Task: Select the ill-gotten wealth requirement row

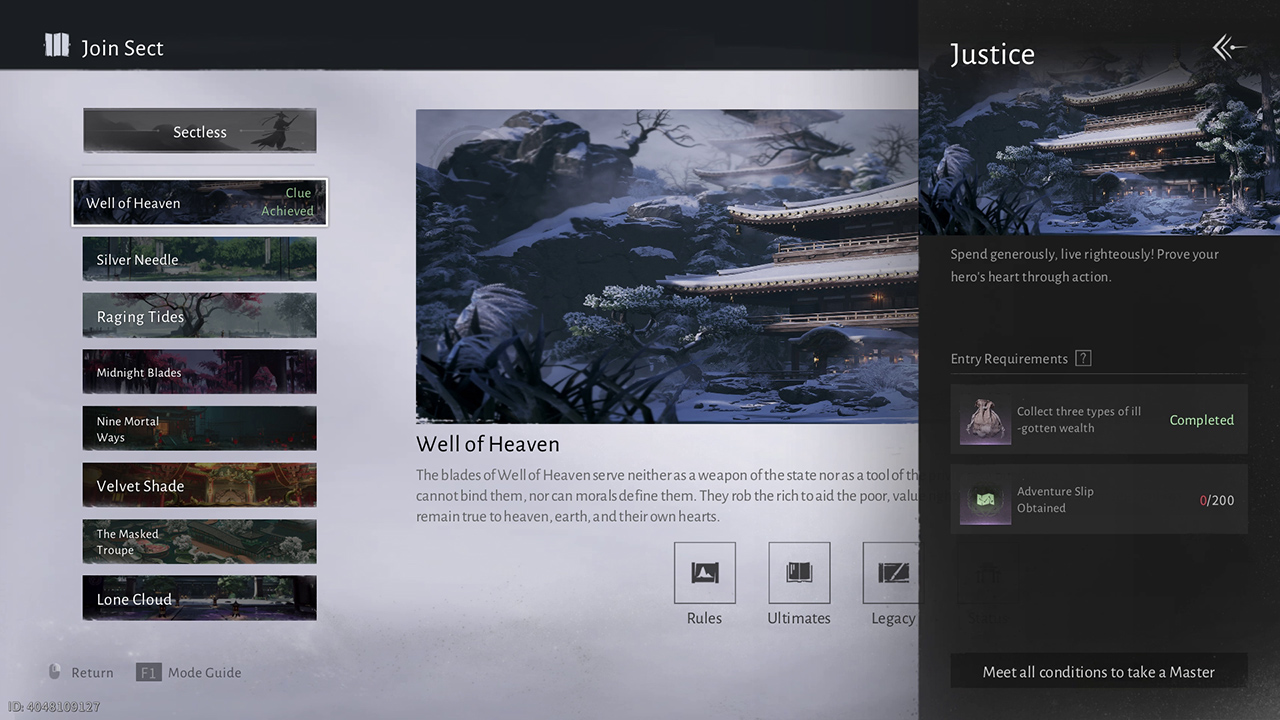Action: (1098, 420)
